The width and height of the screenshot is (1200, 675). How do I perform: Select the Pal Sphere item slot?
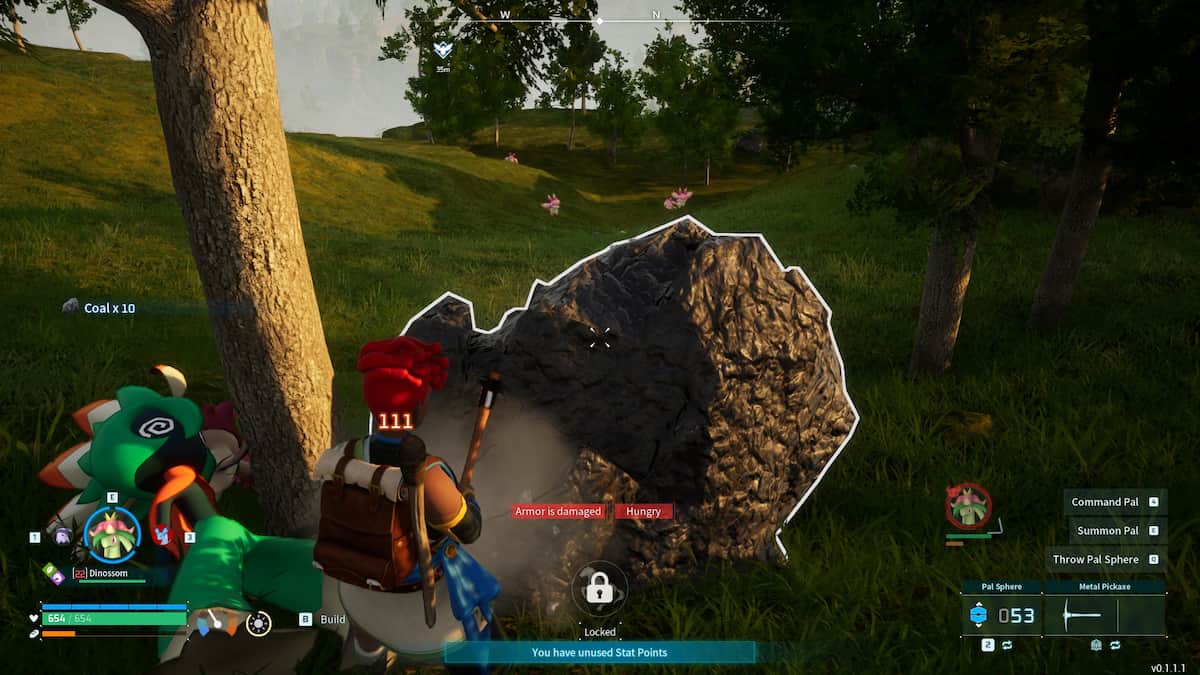point(1002,615)
